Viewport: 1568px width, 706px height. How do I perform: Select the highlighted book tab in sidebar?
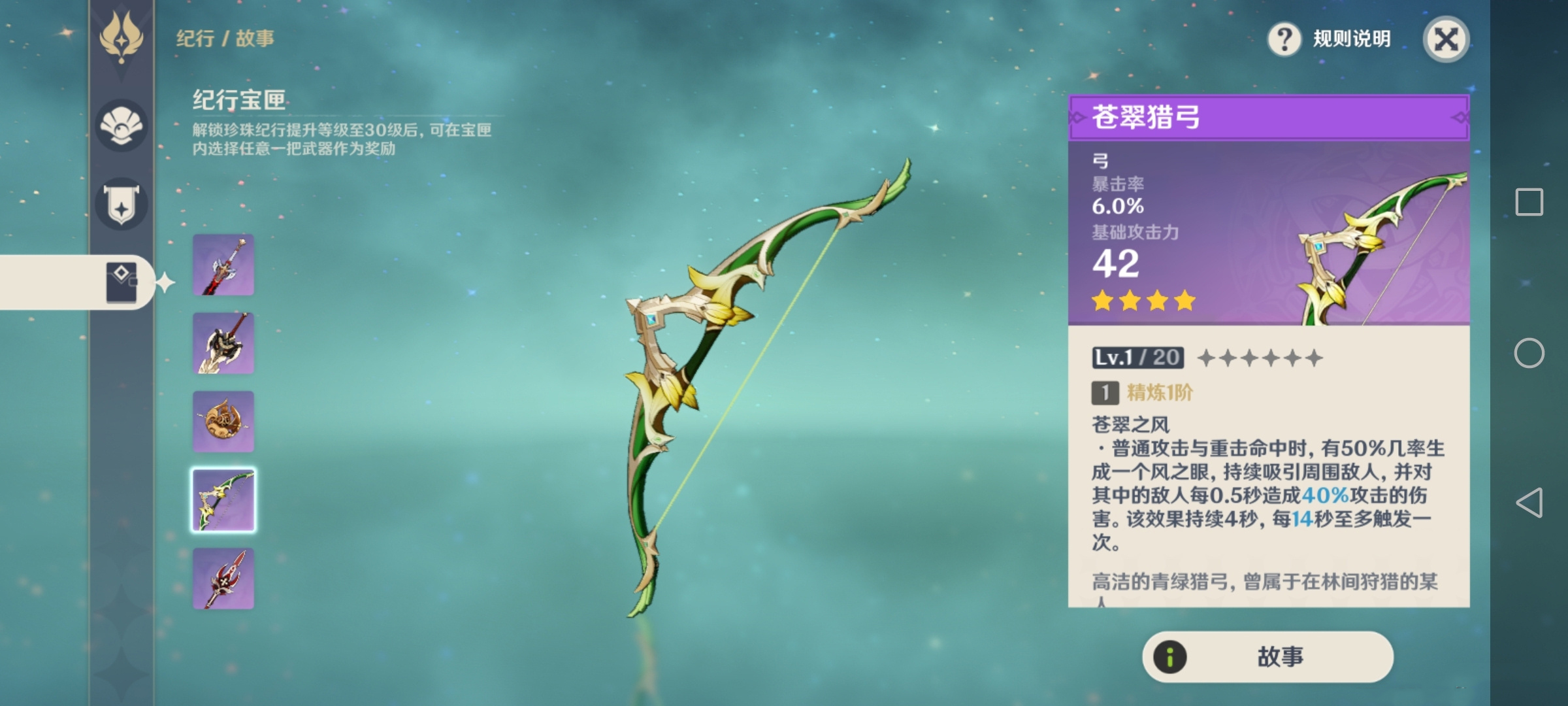click(122, 282)
